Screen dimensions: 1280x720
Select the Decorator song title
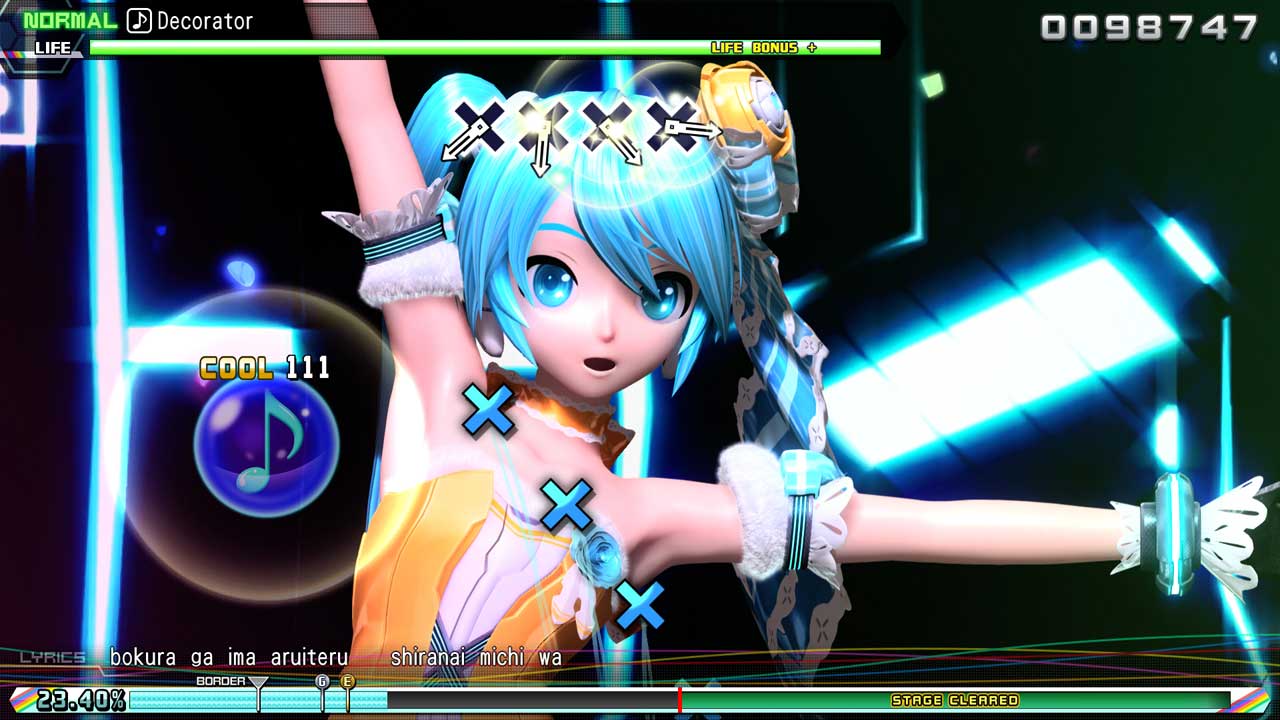point(206,18)
